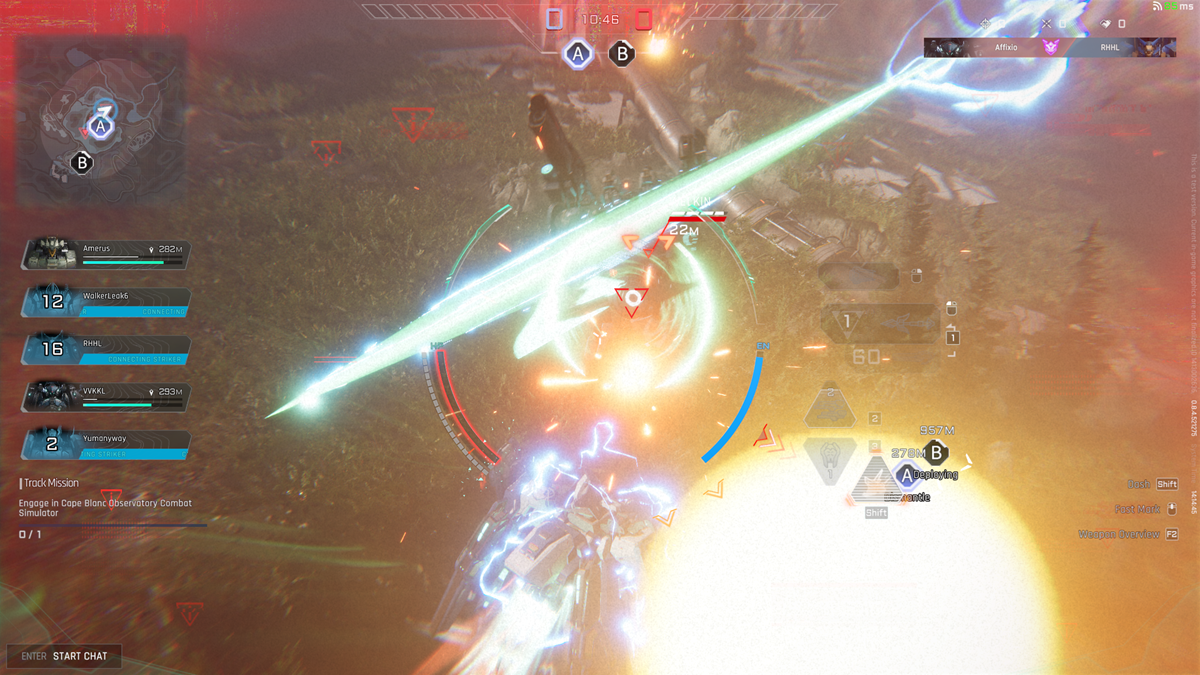Choose RHHL's squad list entry
The image size is (1200, 675).
[x=104, y=348]
